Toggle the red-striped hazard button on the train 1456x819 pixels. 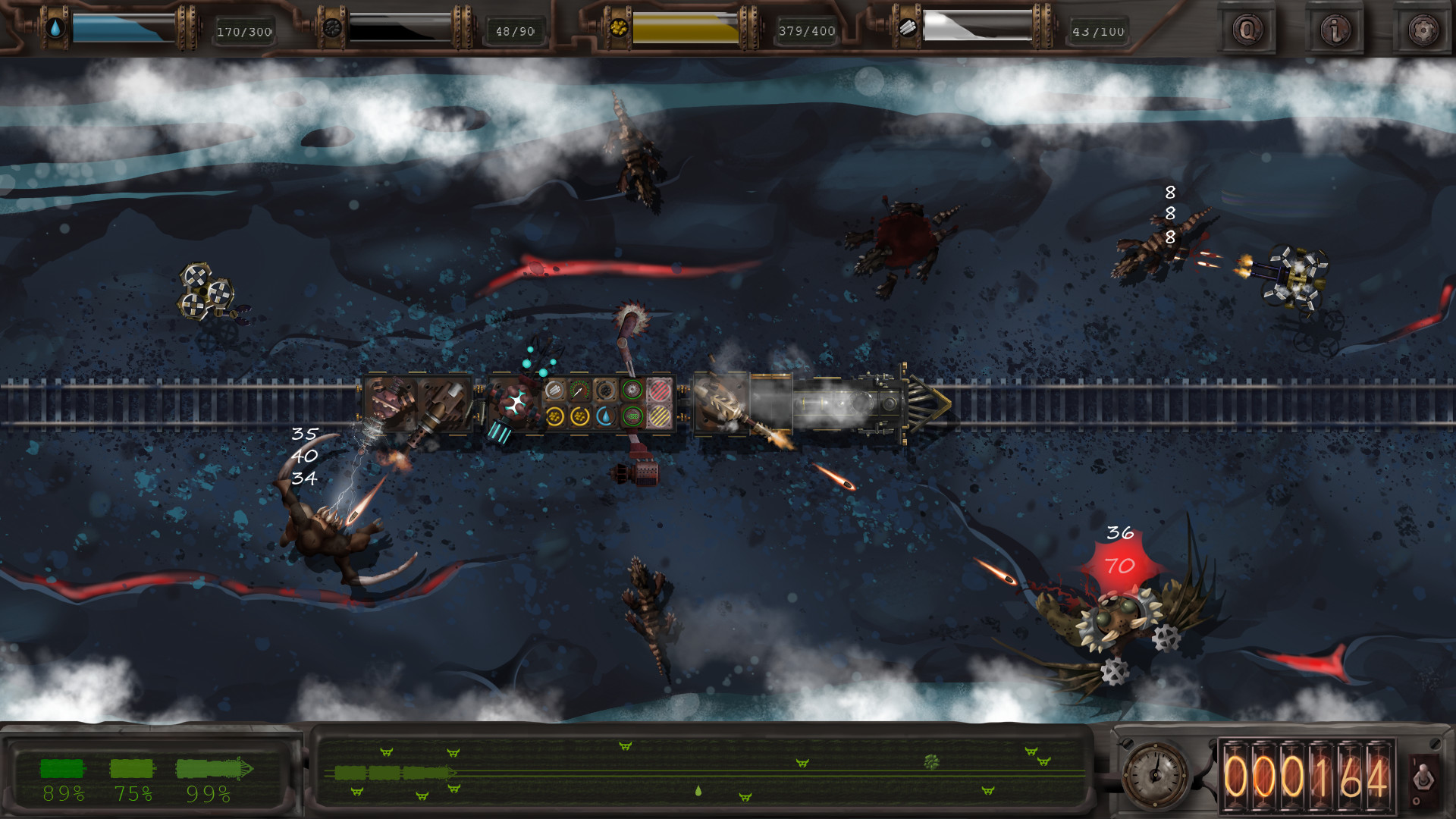(x=659, y=390)
